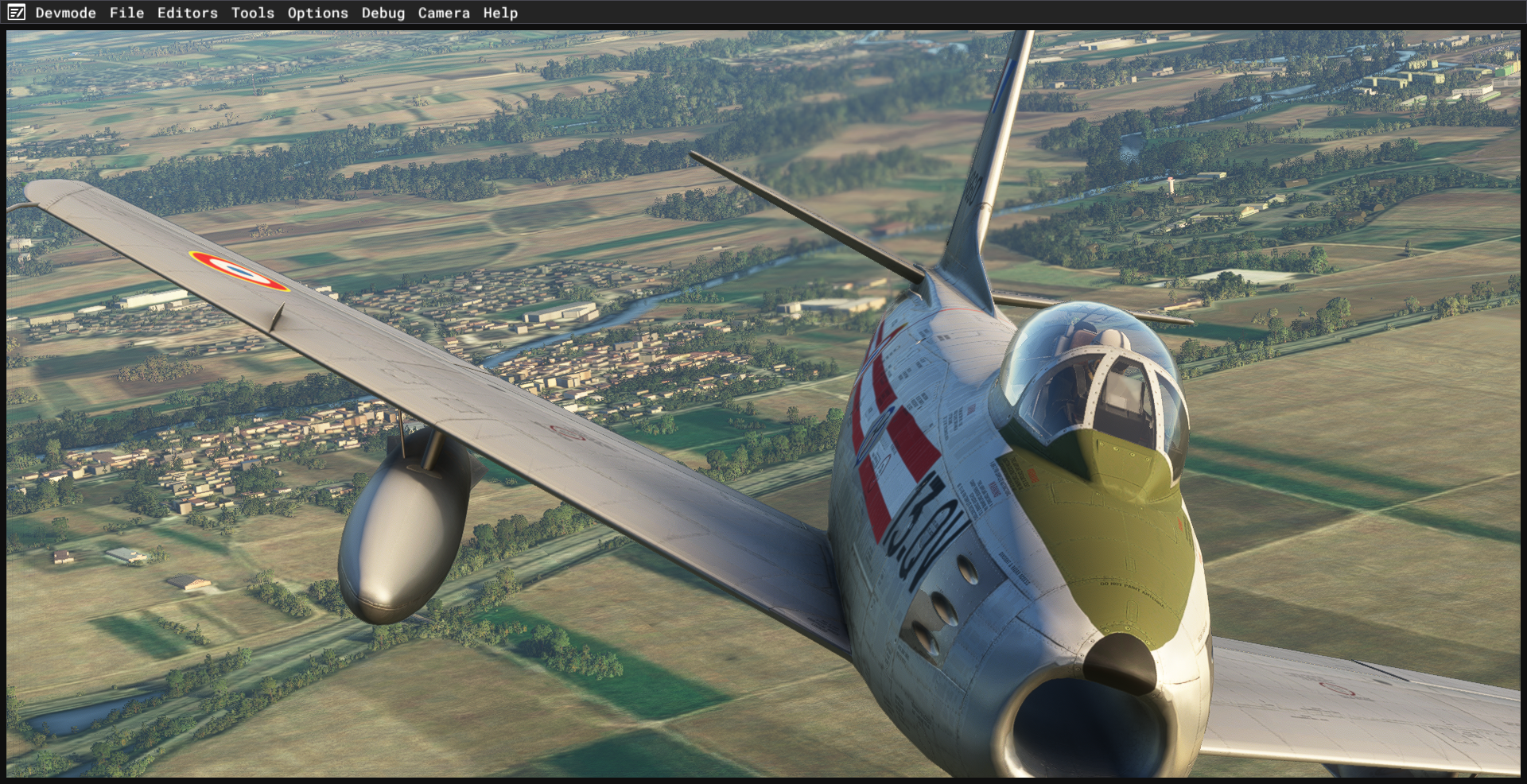
Task: Open the Debug menu
Action: point(383,13)
